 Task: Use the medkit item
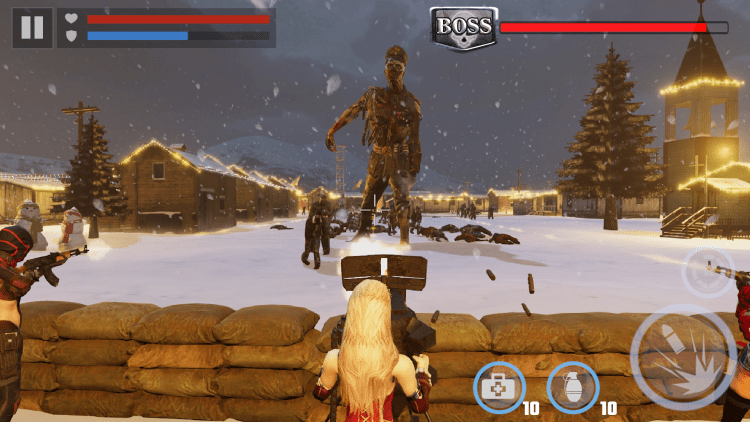point(499,387)
